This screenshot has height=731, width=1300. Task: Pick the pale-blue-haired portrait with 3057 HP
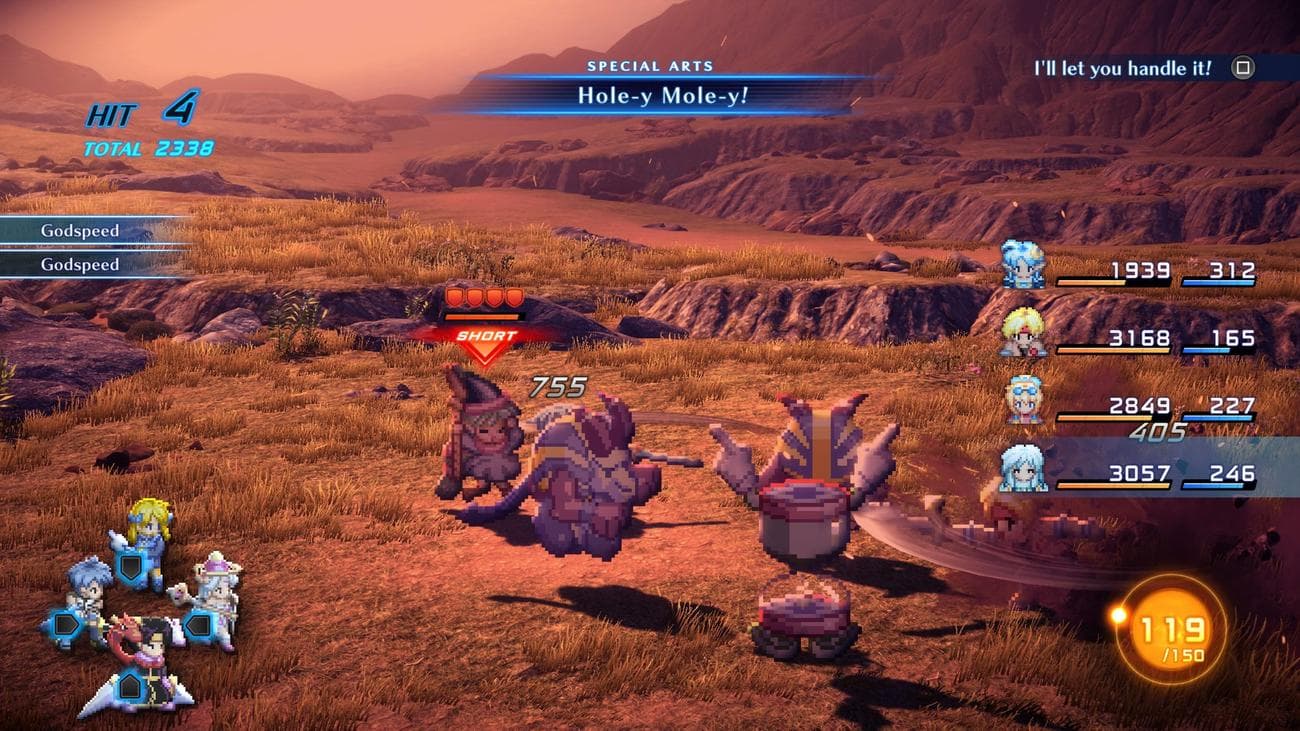1023,467
